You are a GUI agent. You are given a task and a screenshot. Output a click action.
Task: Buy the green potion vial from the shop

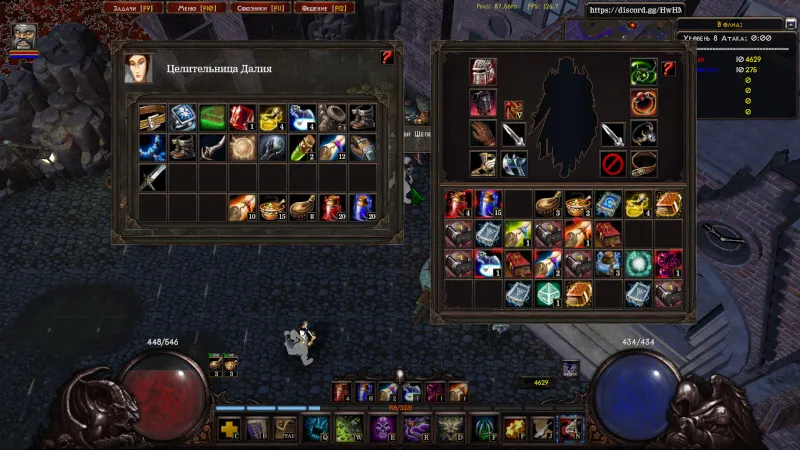tap(302, 148)
